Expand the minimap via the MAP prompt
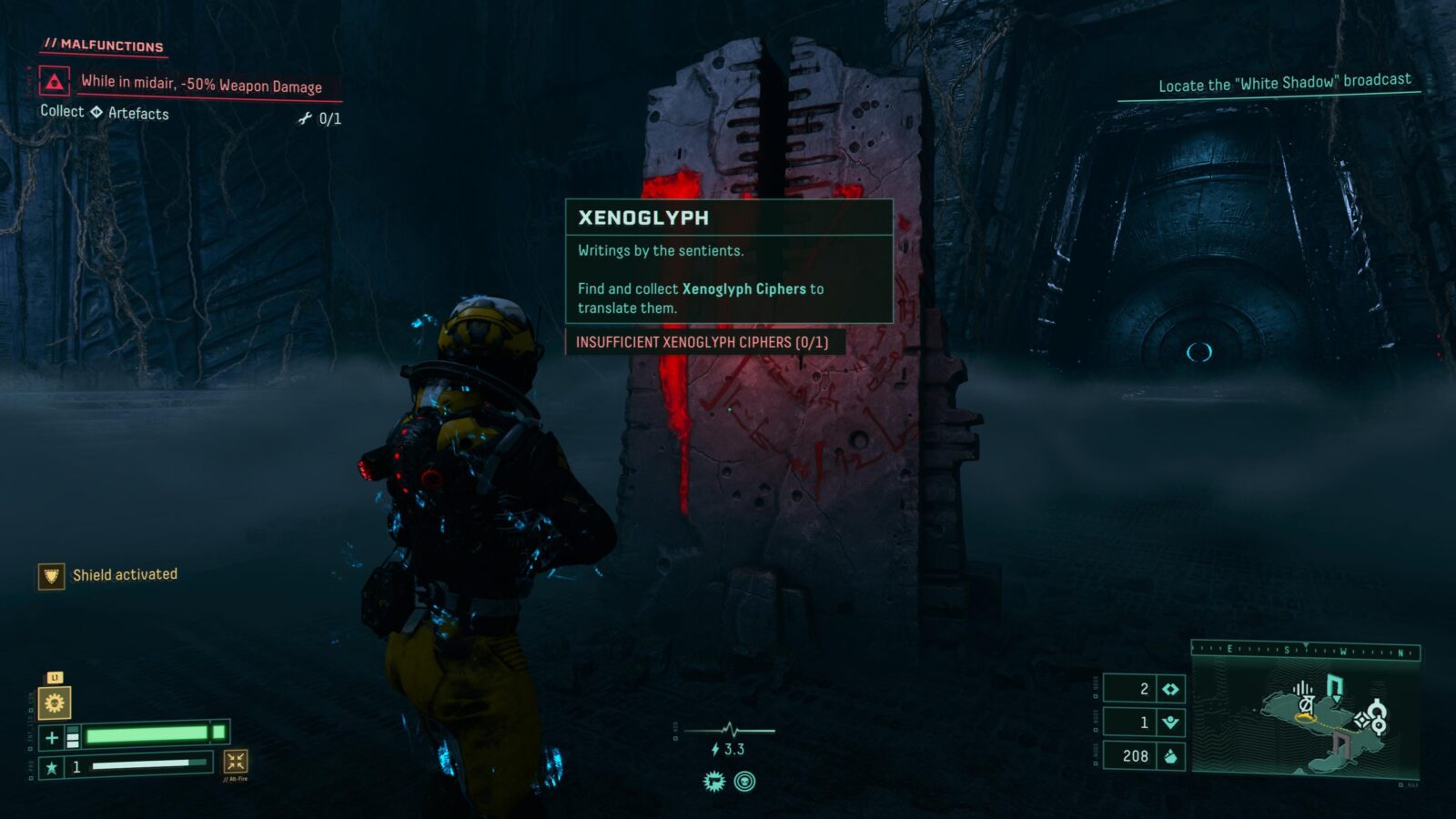This screenshot has height=819, width=1456. pos(1409,784)
